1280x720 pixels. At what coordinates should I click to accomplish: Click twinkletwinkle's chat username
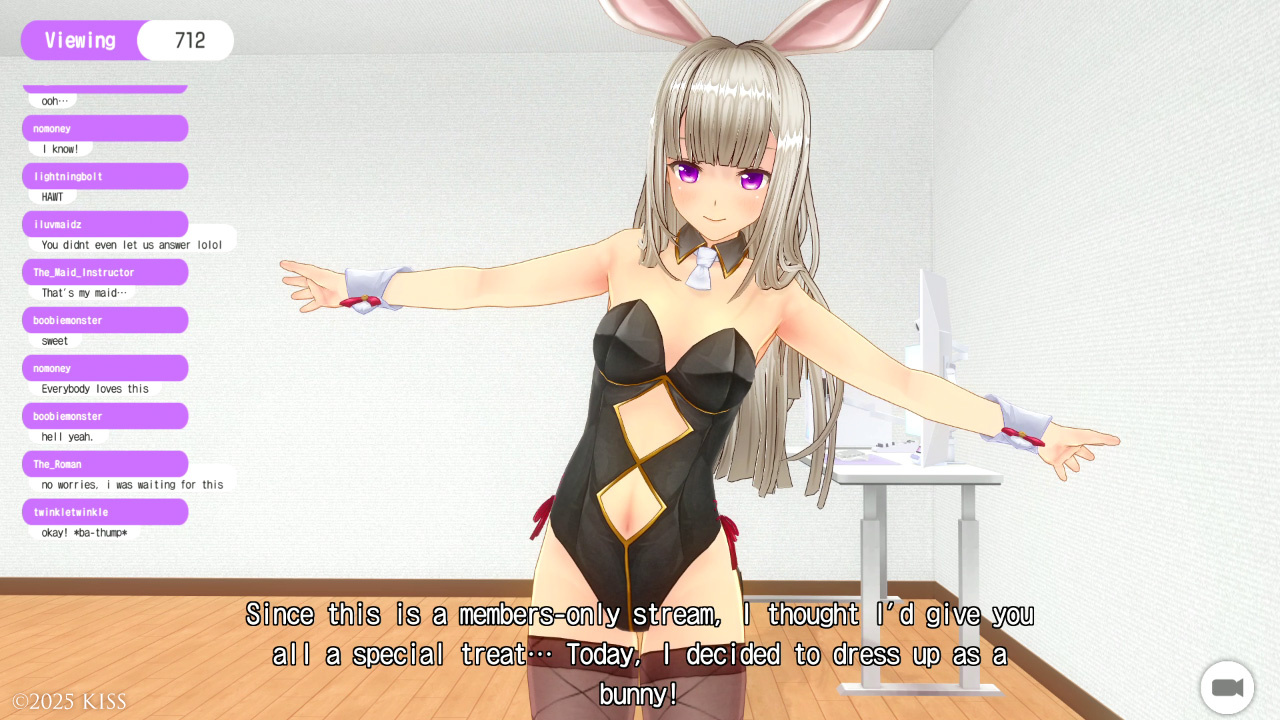(x=71, y=512)
